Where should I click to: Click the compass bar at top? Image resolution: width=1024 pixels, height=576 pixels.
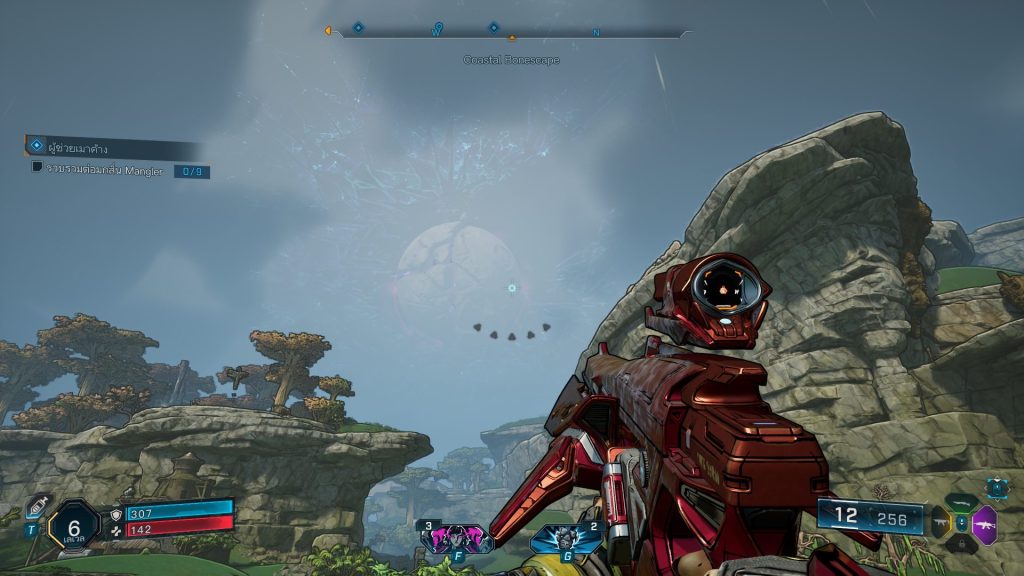[x=512, y=33]
